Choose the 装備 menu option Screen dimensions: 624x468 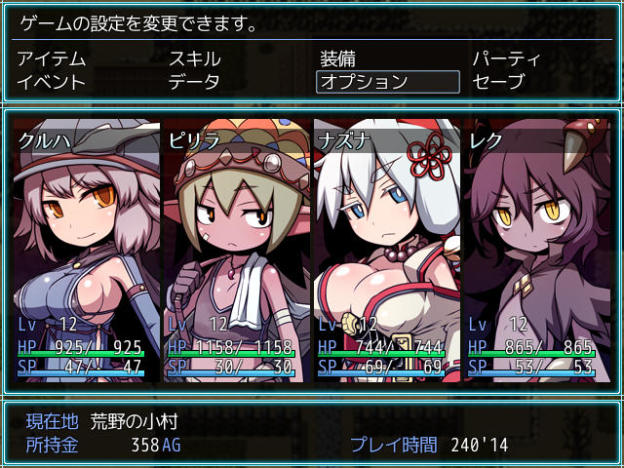(x=338, y=59)
